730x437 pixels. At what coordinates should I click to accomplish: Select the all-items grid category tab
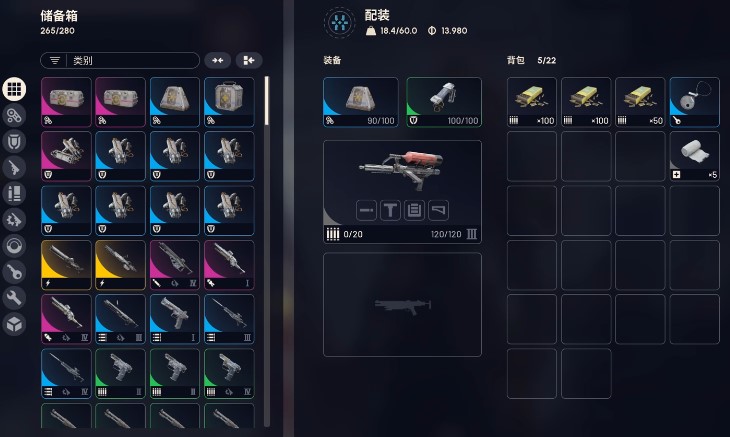[x=14, y=88]
